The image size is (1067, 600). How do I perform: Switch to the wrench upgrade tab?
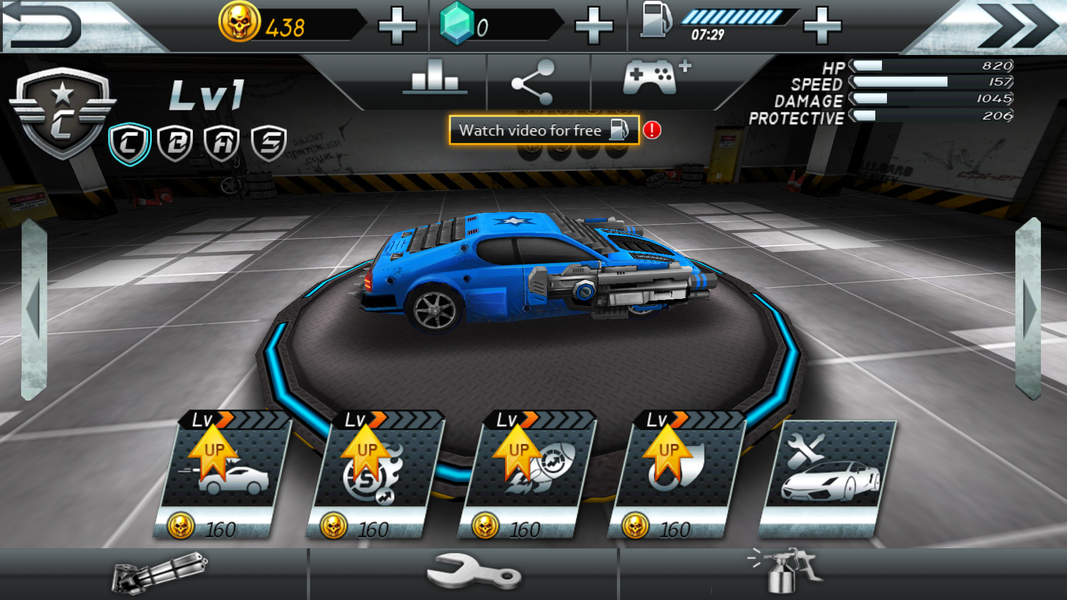point(472,575)
